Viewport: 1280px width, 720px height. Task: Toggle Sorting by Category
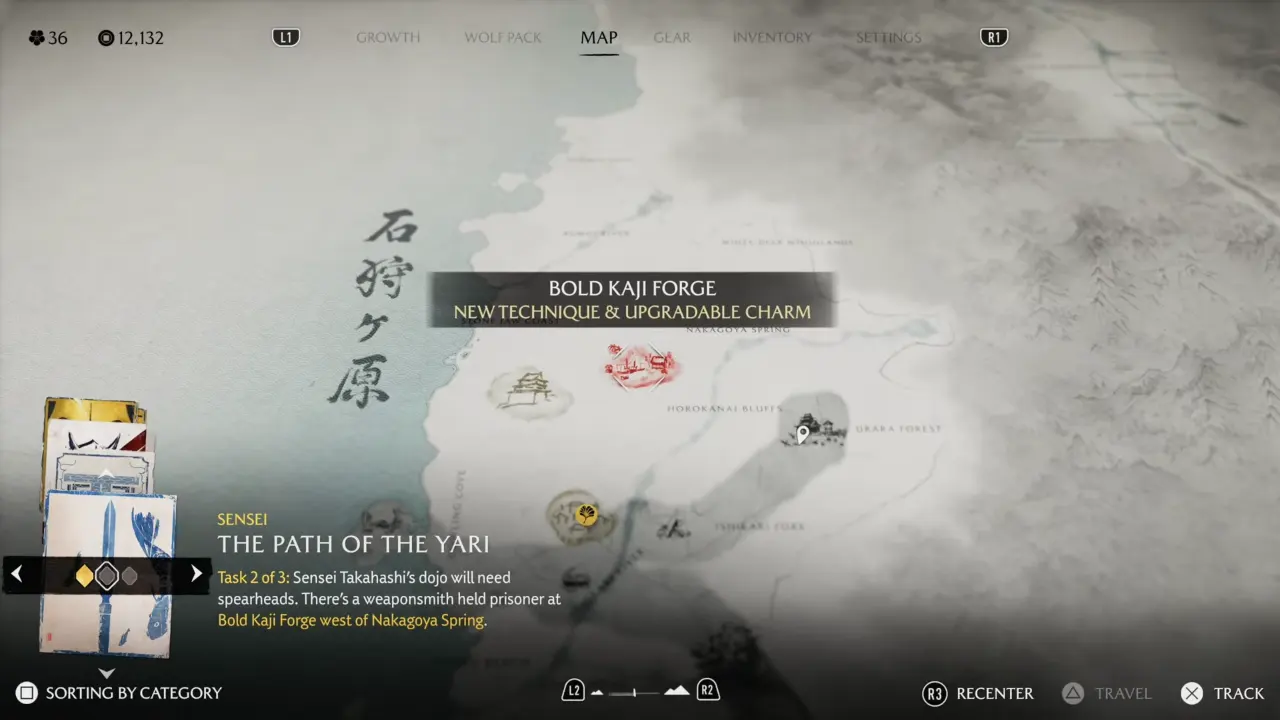coord(119,693)
